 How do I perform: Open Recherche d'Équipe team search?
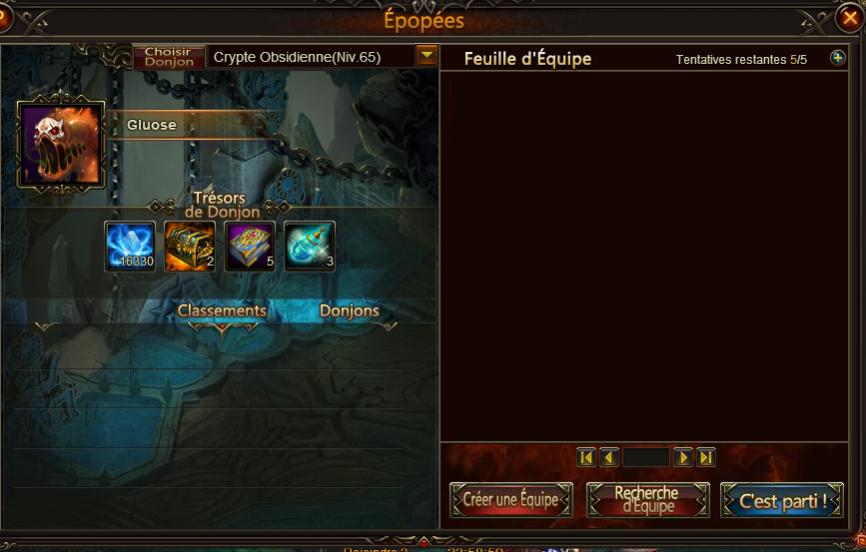click(647, 500)
